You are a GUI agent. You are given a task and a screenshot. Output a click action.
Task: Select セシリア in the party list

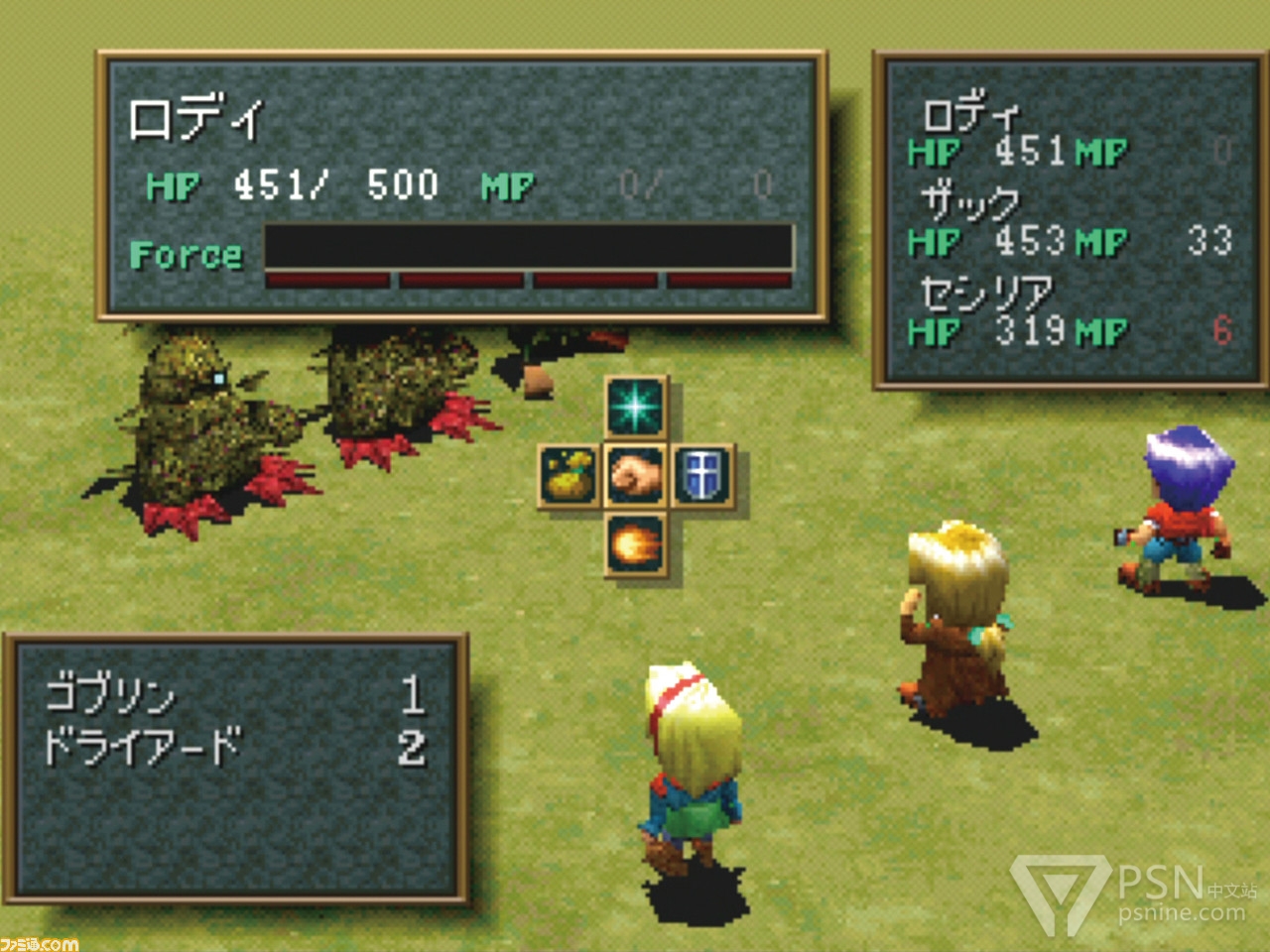(985, 293)
